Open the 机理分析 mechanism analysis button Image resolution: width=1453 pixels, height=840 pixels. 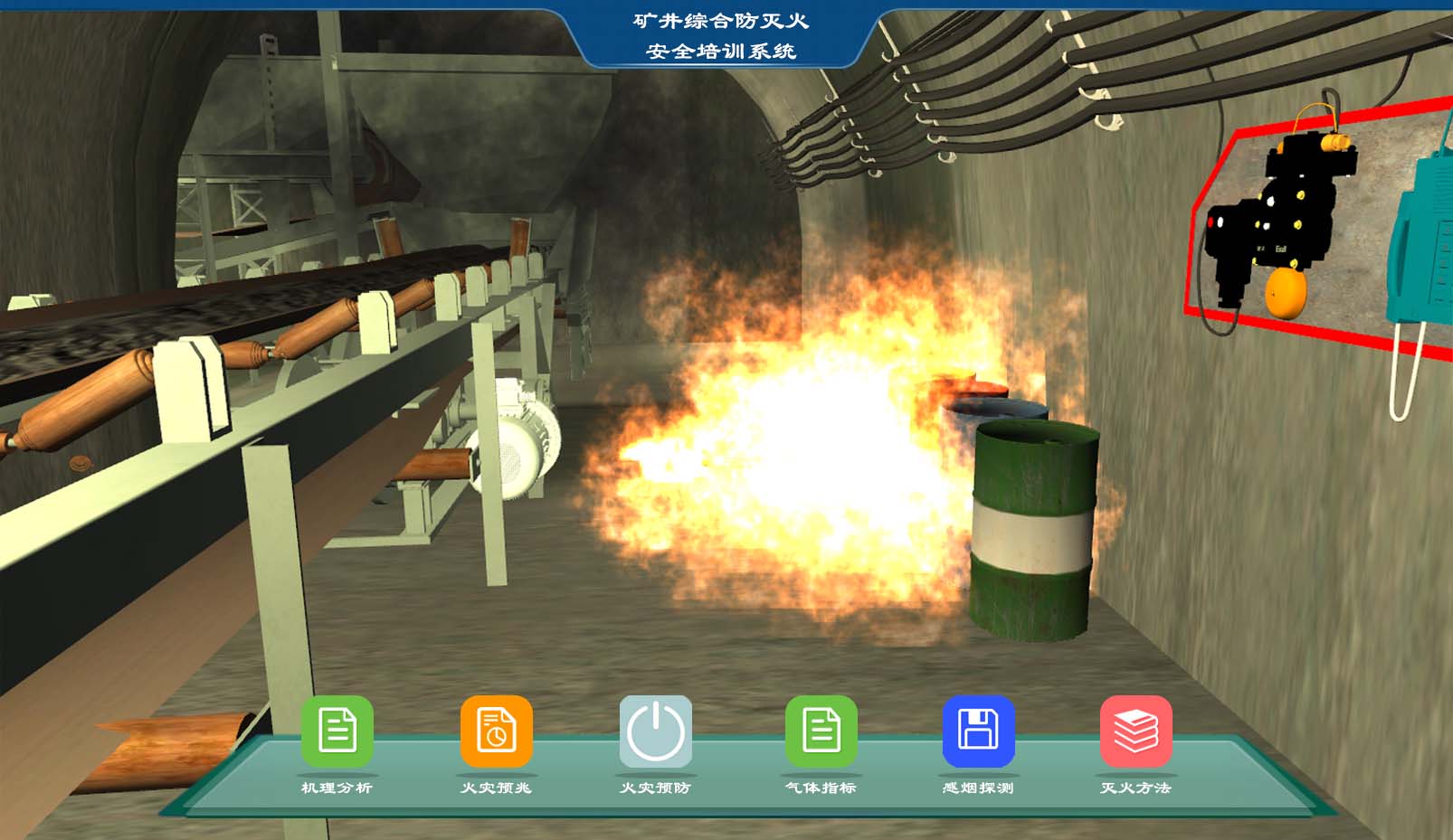(x=337, y=731)
